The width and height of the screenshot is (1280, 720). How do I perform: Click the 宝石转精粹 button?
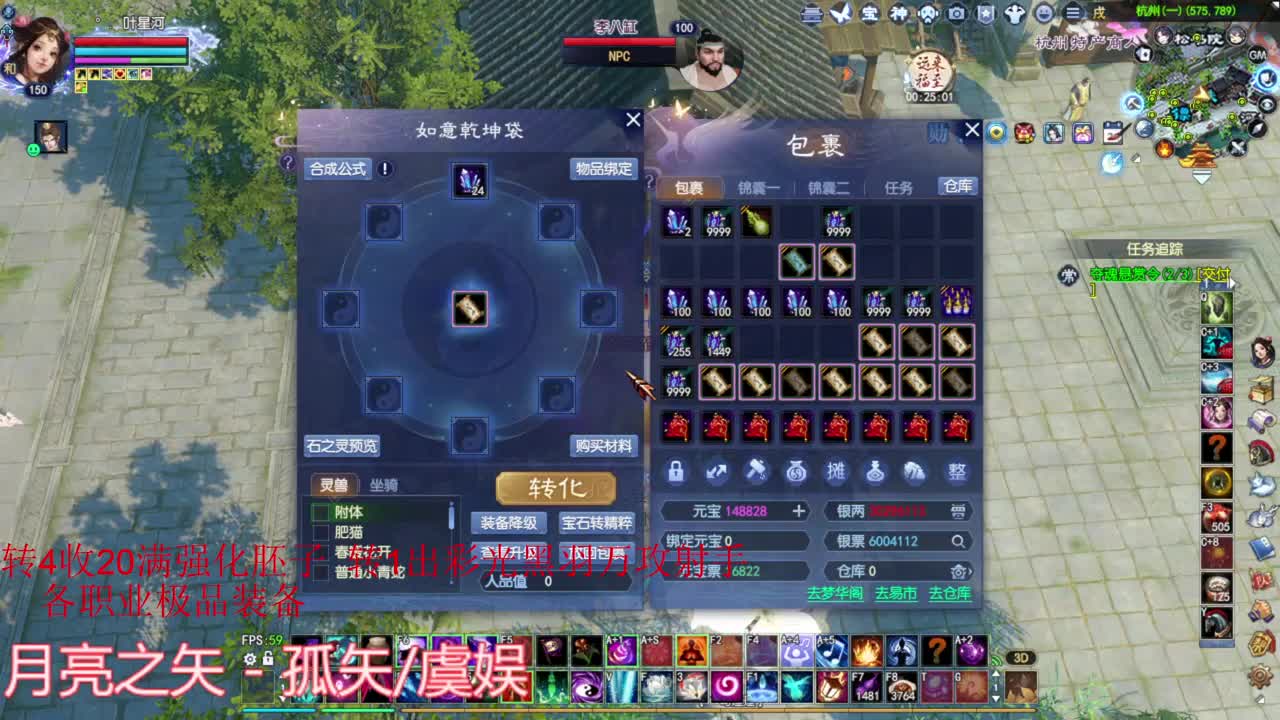[596, 522]
